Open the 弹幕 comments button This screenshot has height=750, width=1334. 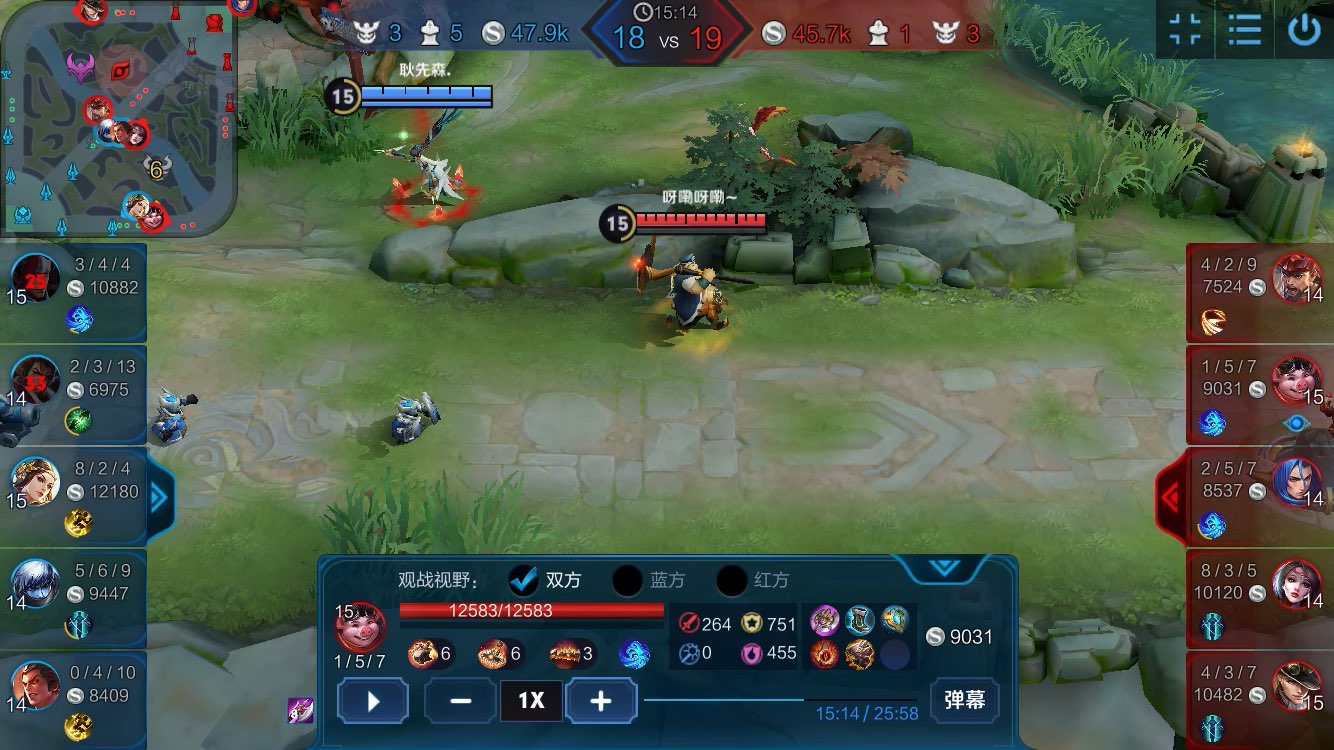click(964, 700)
